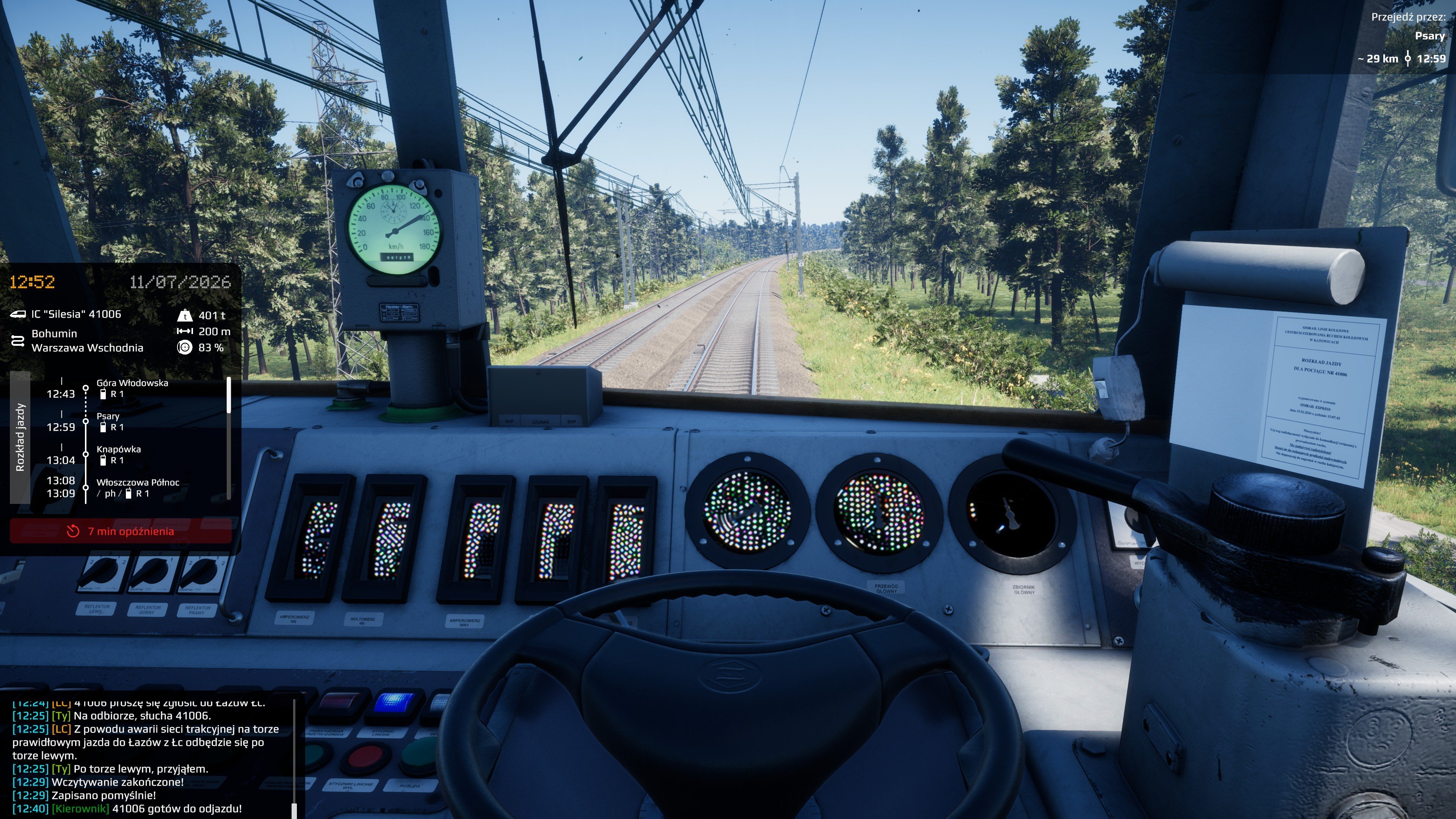
Task: Select the Góra Włodowska timetable row
Action: click(x=132, y=388)
